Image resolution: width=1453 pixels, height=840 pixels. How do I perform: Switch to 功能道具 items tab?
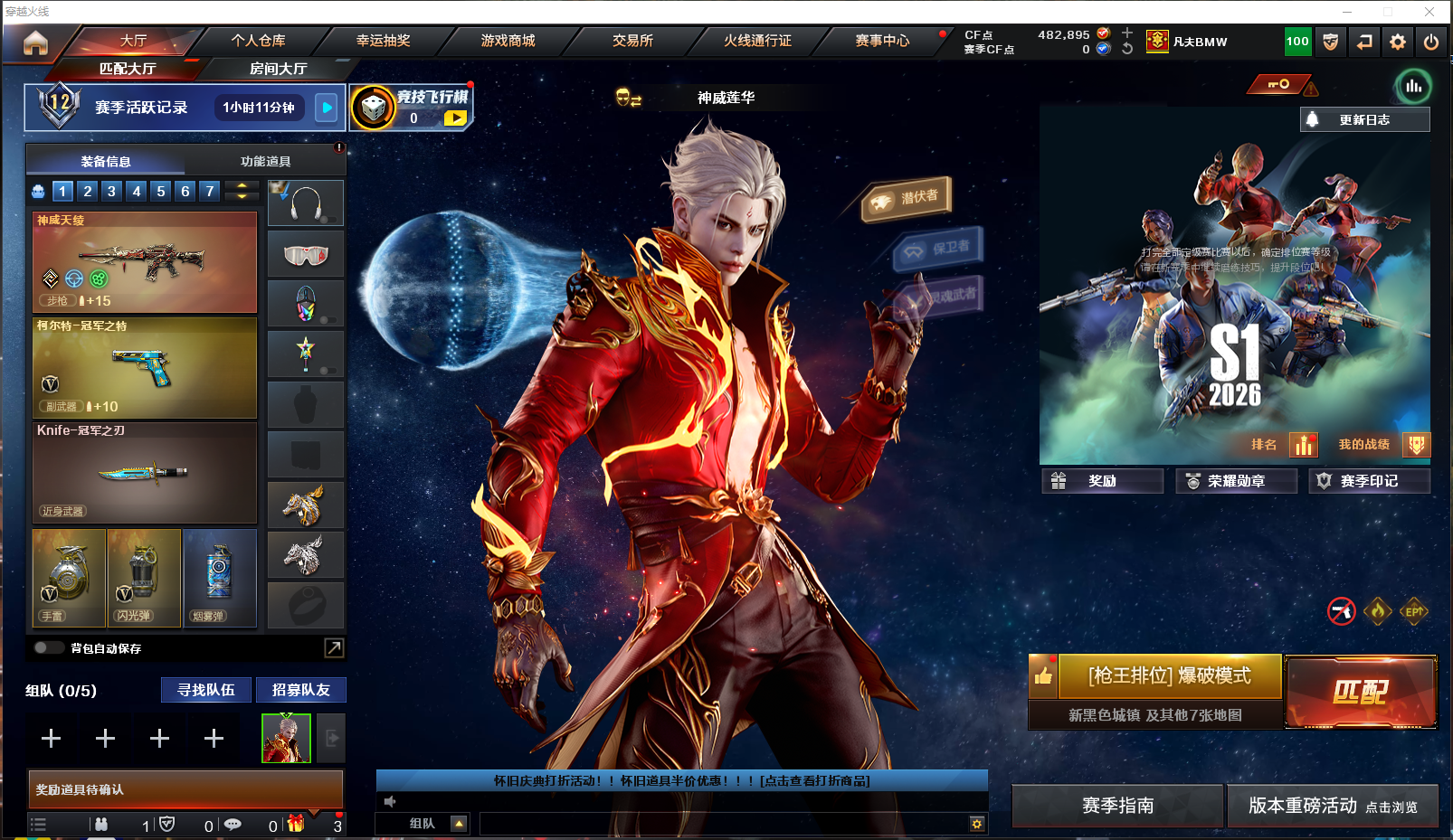point(265,162)
